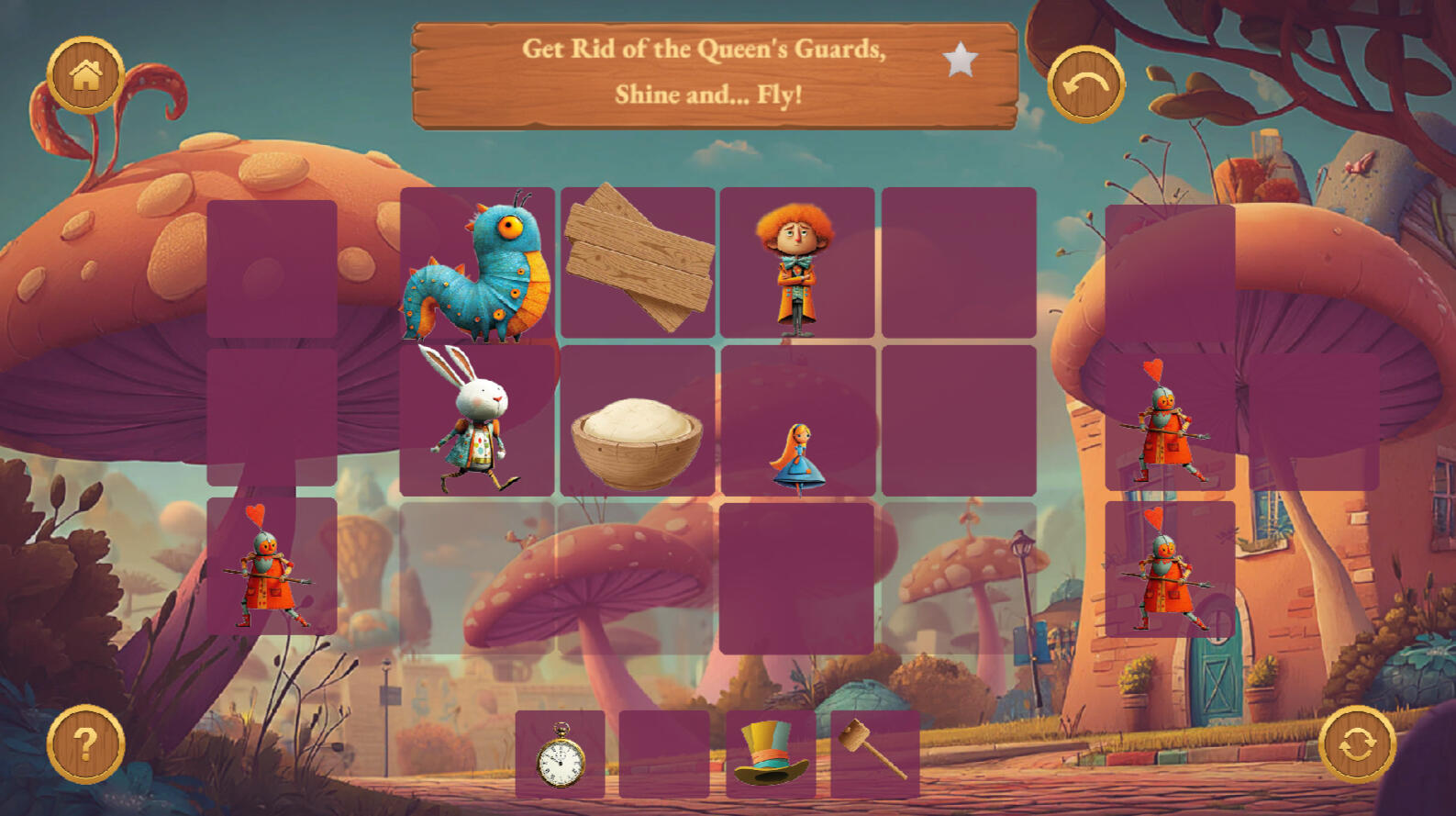Pick the Mad Hatter's top hat item
The width and height of the screenshot is (1456, 816).
coord(771,755)
